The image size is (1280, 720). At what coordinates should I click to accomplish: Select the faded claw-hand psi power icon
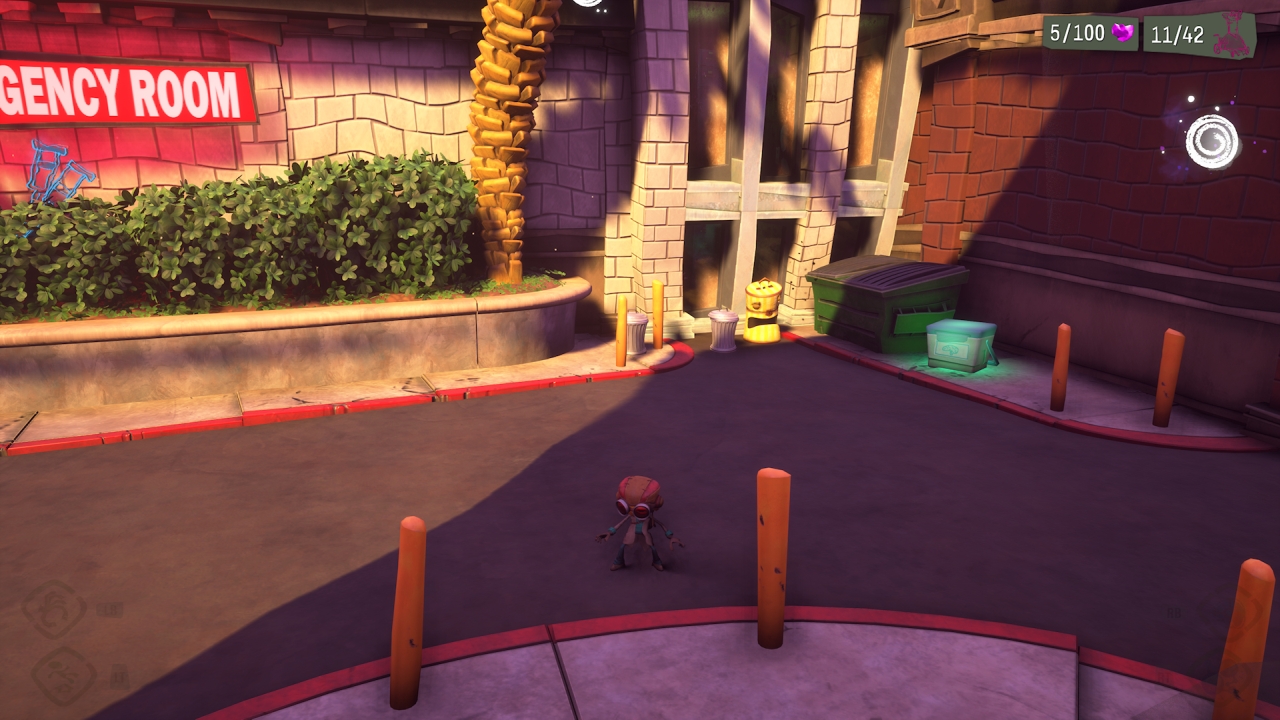54,609
